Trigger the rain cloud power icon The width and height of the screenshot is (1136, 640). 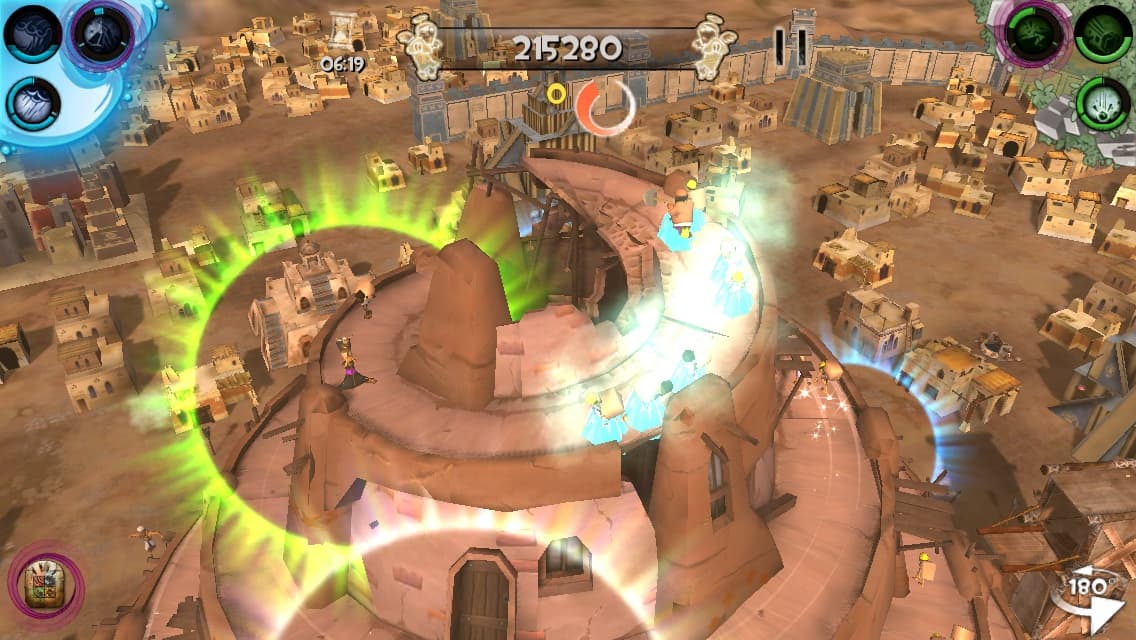coord(34,104)
